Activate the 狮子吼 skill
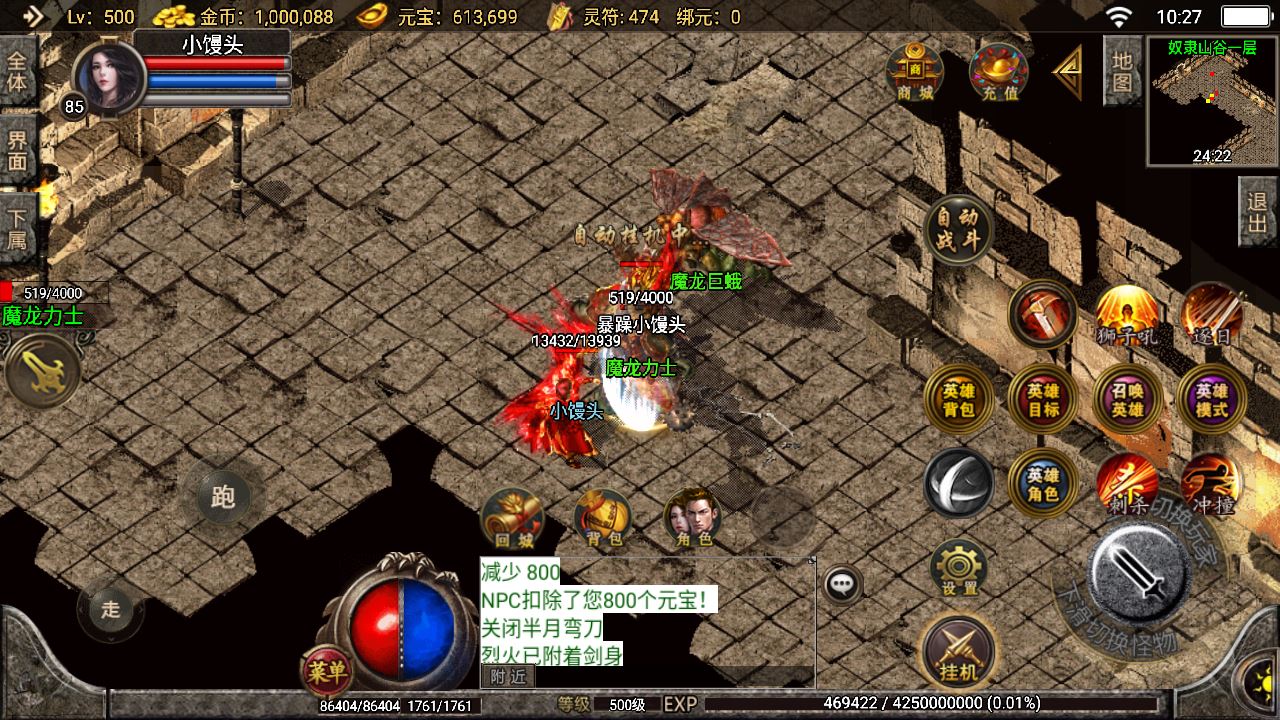Screen dimensions: 1280x720 pos(1127,315)
